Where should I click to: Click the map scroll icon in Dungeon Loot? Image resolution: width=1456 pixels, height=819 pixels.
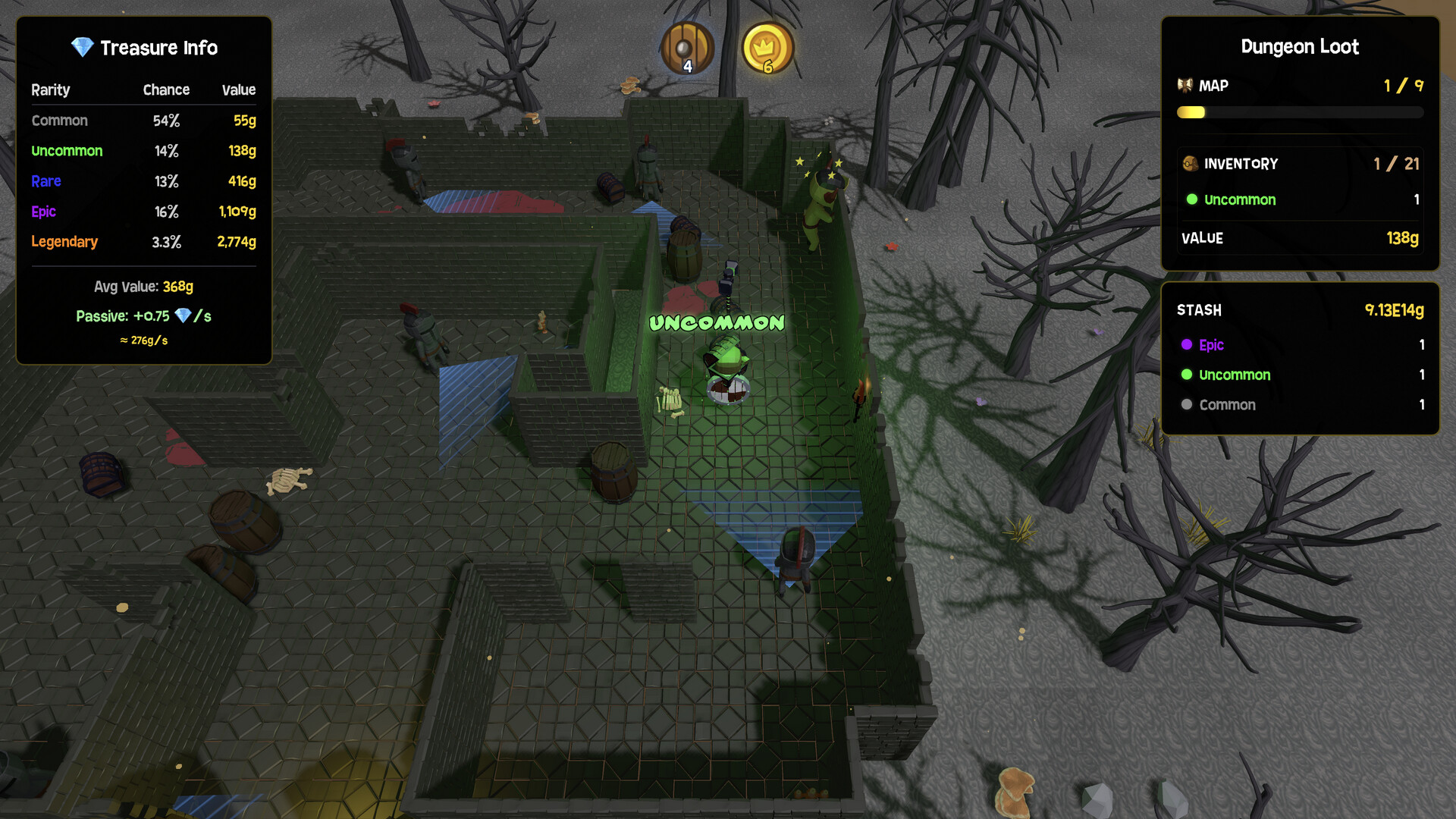(x=1185, y=85)
